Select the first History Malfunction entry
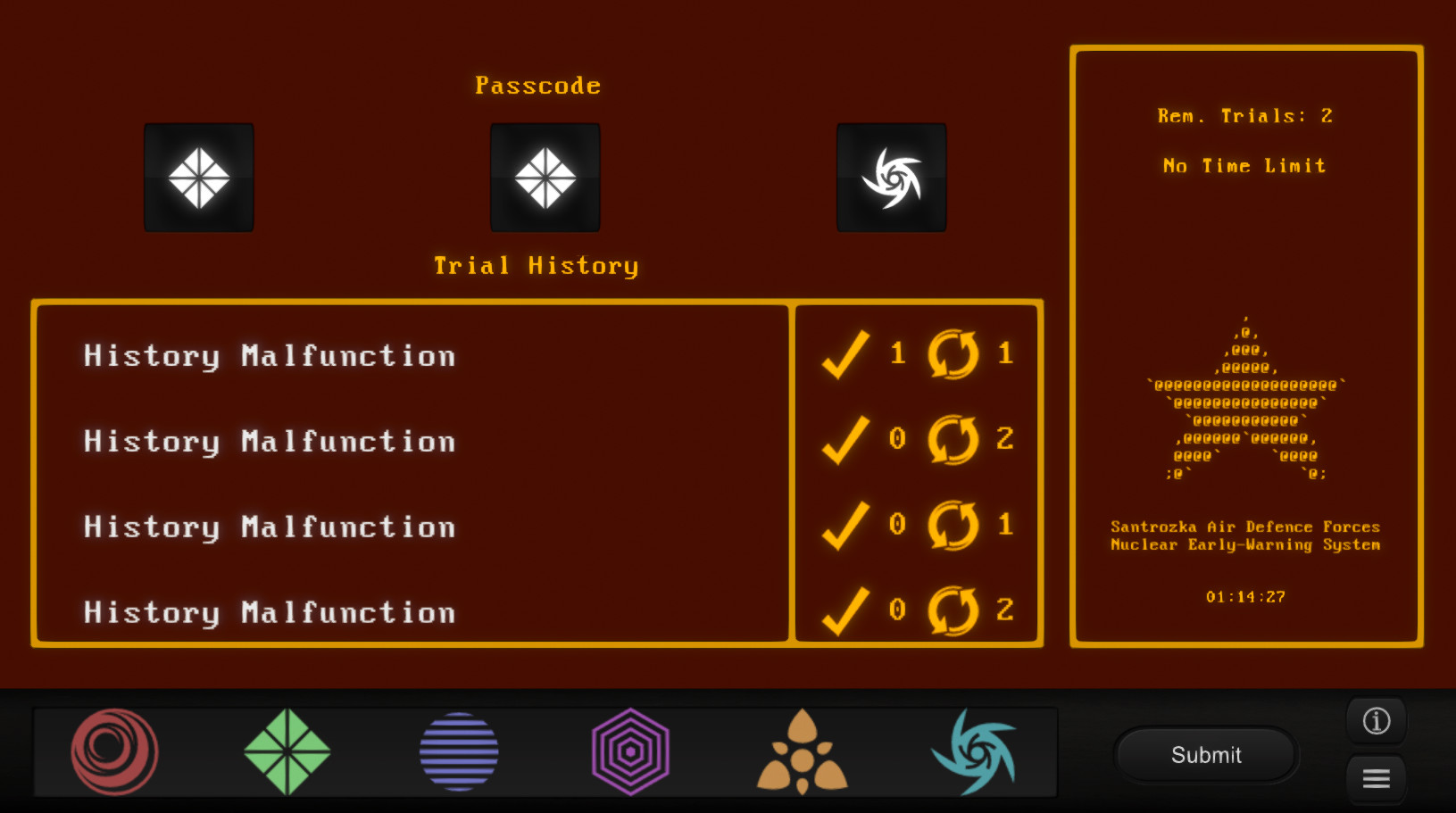Screen dimensions: 1456x813 (269, 354)
